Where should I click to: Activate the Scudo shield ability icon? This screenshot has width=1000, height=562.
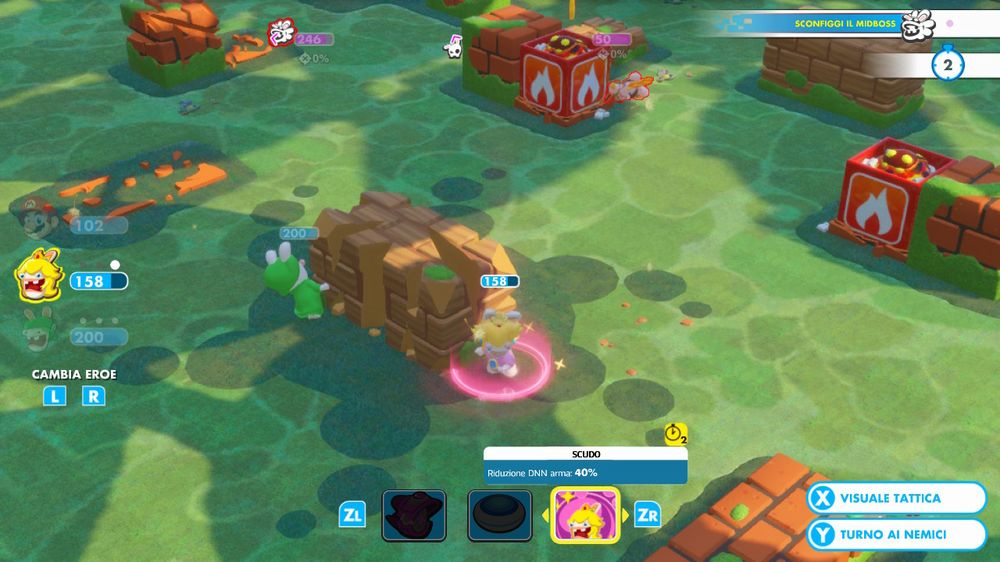[585, 515]
